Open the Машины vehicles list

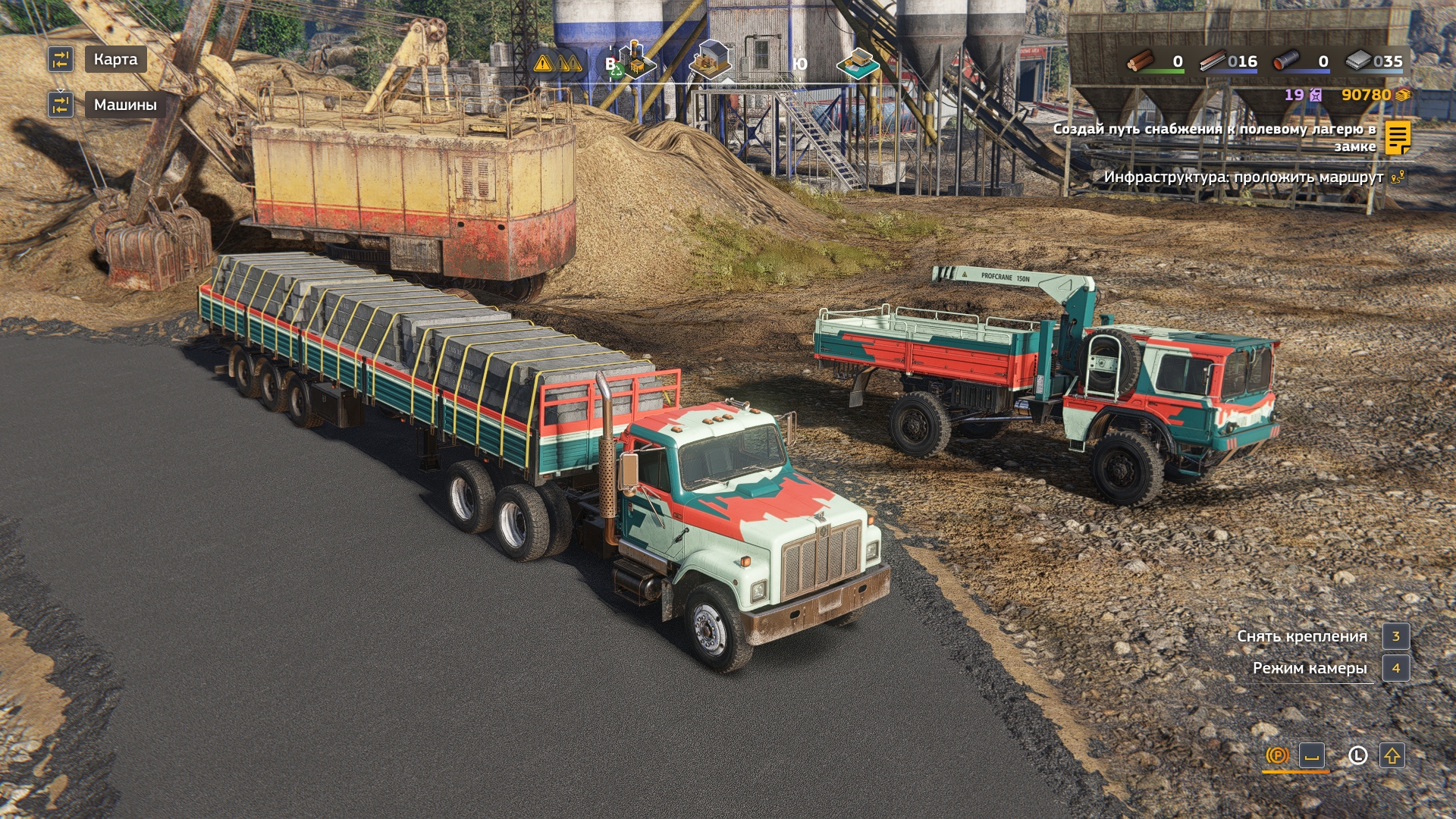coord(125,105)
